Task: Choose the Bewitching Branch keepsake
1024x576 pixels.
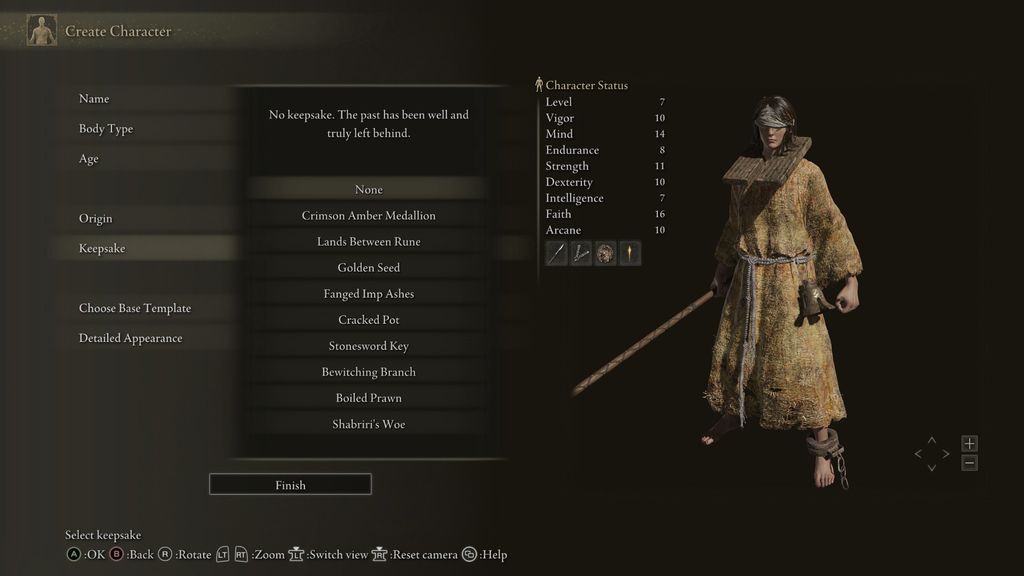Action: [368, 372]
